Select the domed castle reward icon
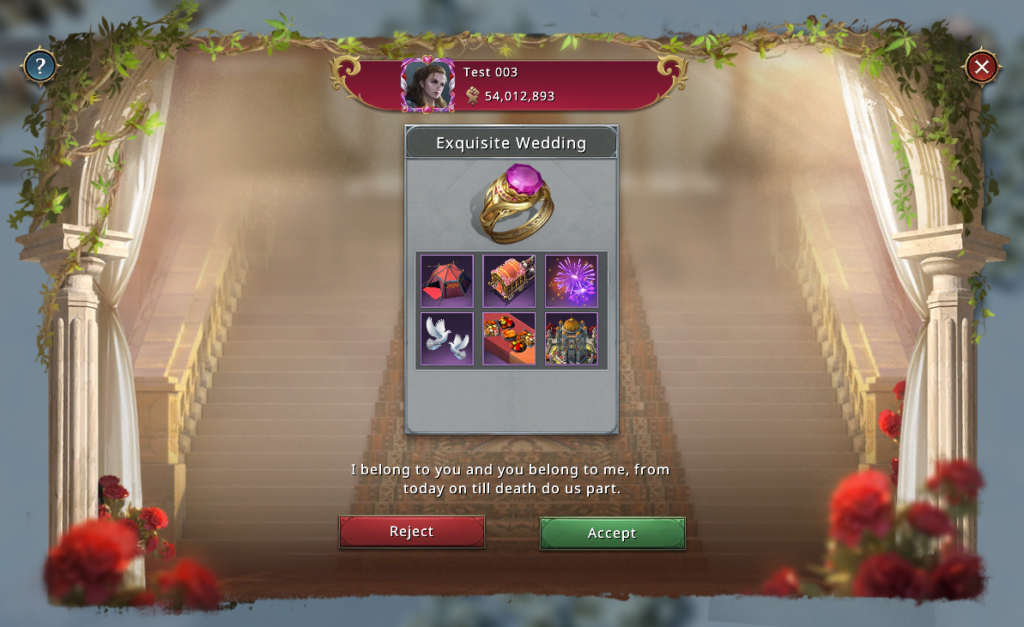This screenshot has height=627, width=1024. pos(571,339)
